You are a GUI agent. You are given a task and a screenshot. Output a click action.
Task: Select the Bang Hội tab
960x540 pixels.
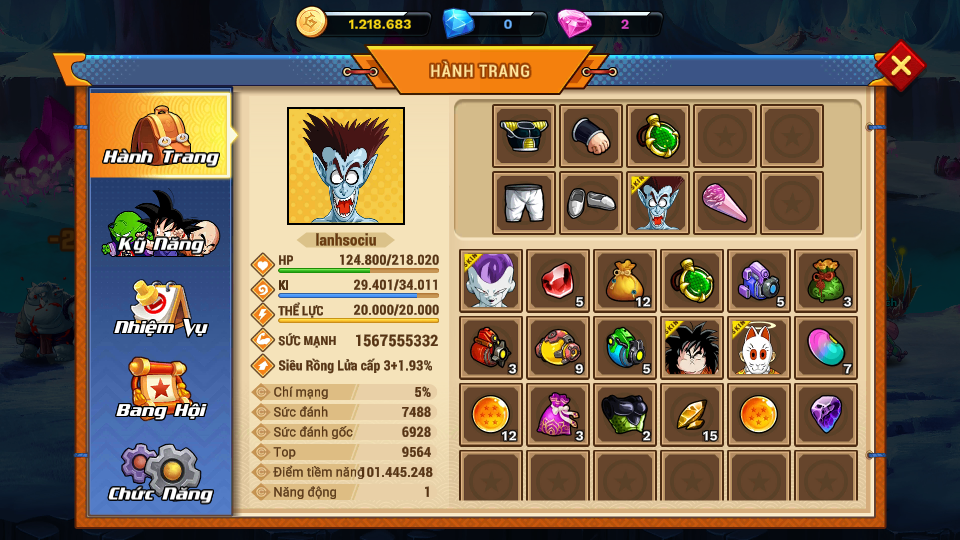(160, 389)
